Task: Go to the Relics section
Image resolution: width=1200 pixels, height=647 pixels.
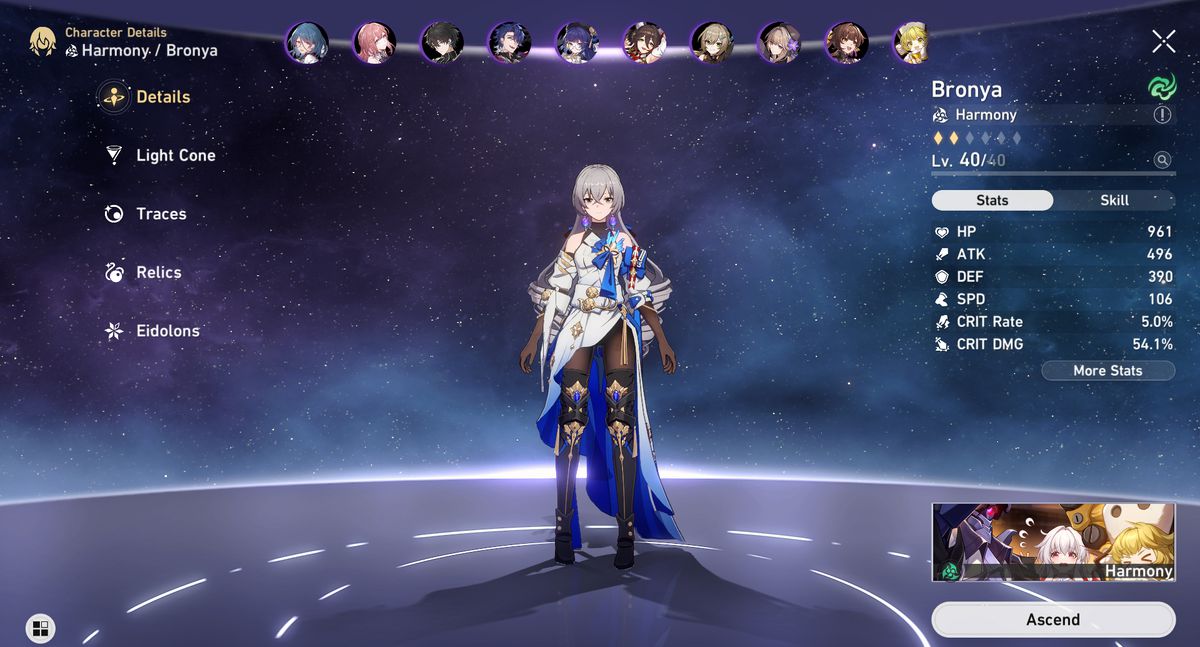Action: coord(159,272)
